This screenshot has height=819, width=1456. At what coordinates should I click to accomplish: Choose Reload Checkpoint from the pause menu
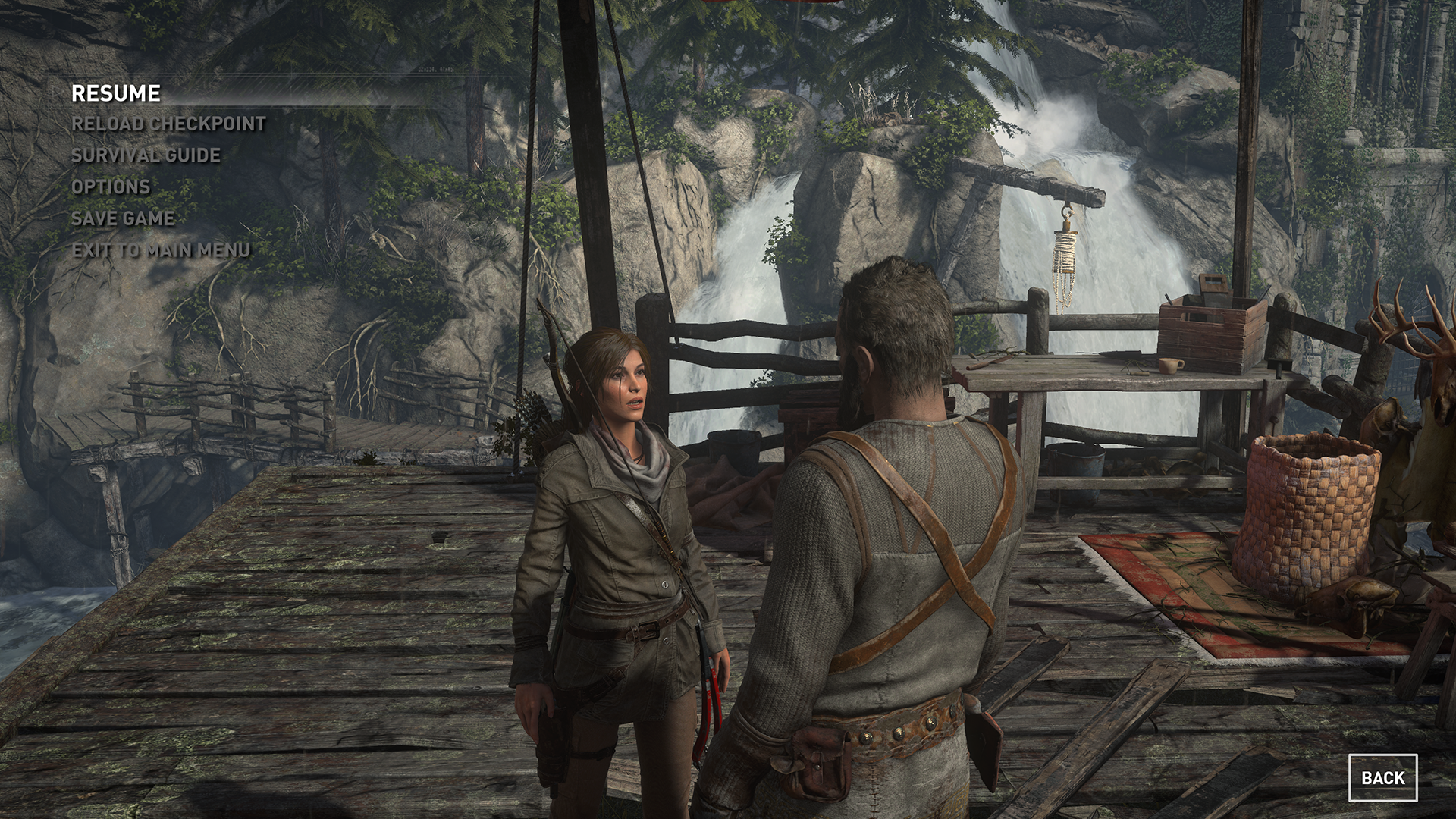point(168,124)
